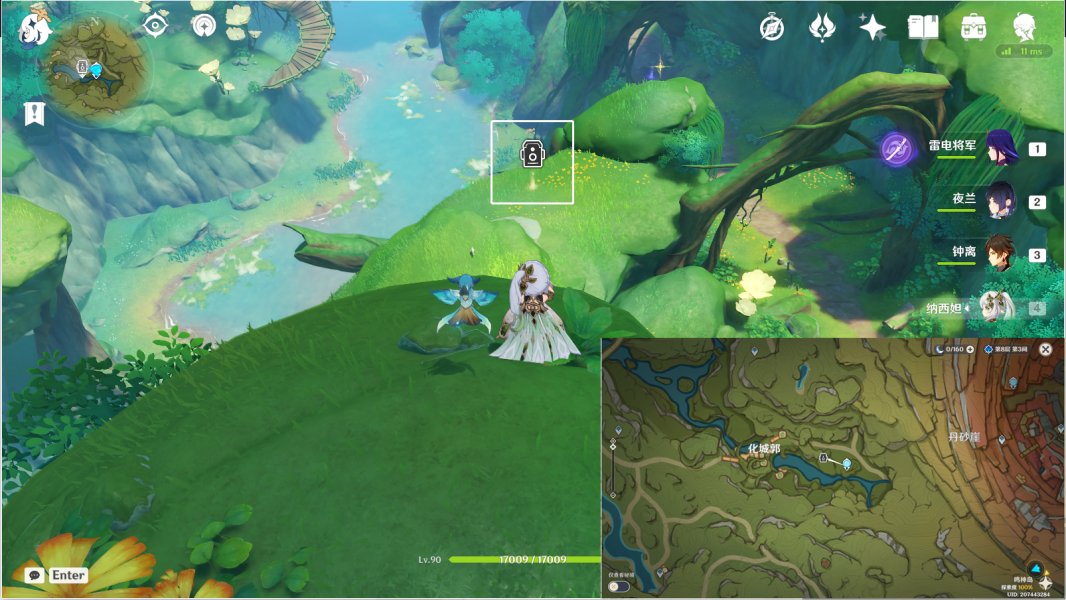Screen dimensions: 1066x600
Task: Open the Adventurer Handbook book icon
Action: point(923,28)
